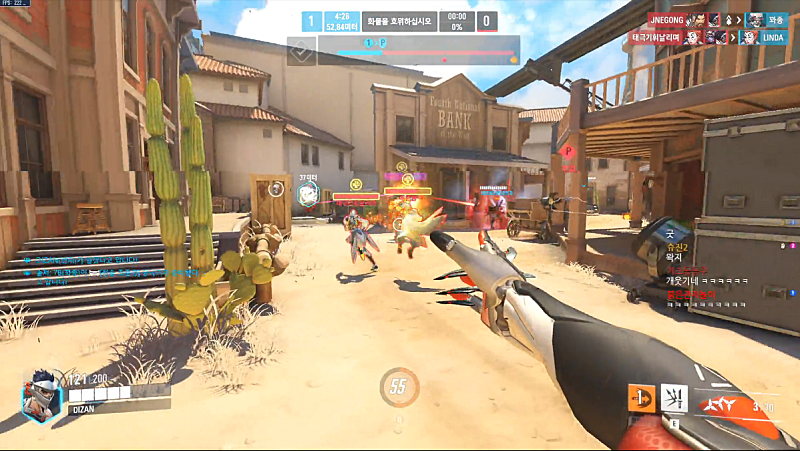Activate the white Deflect ability icon
The width and height of the screenshot is (800, 451).
(x=675, y=398)
